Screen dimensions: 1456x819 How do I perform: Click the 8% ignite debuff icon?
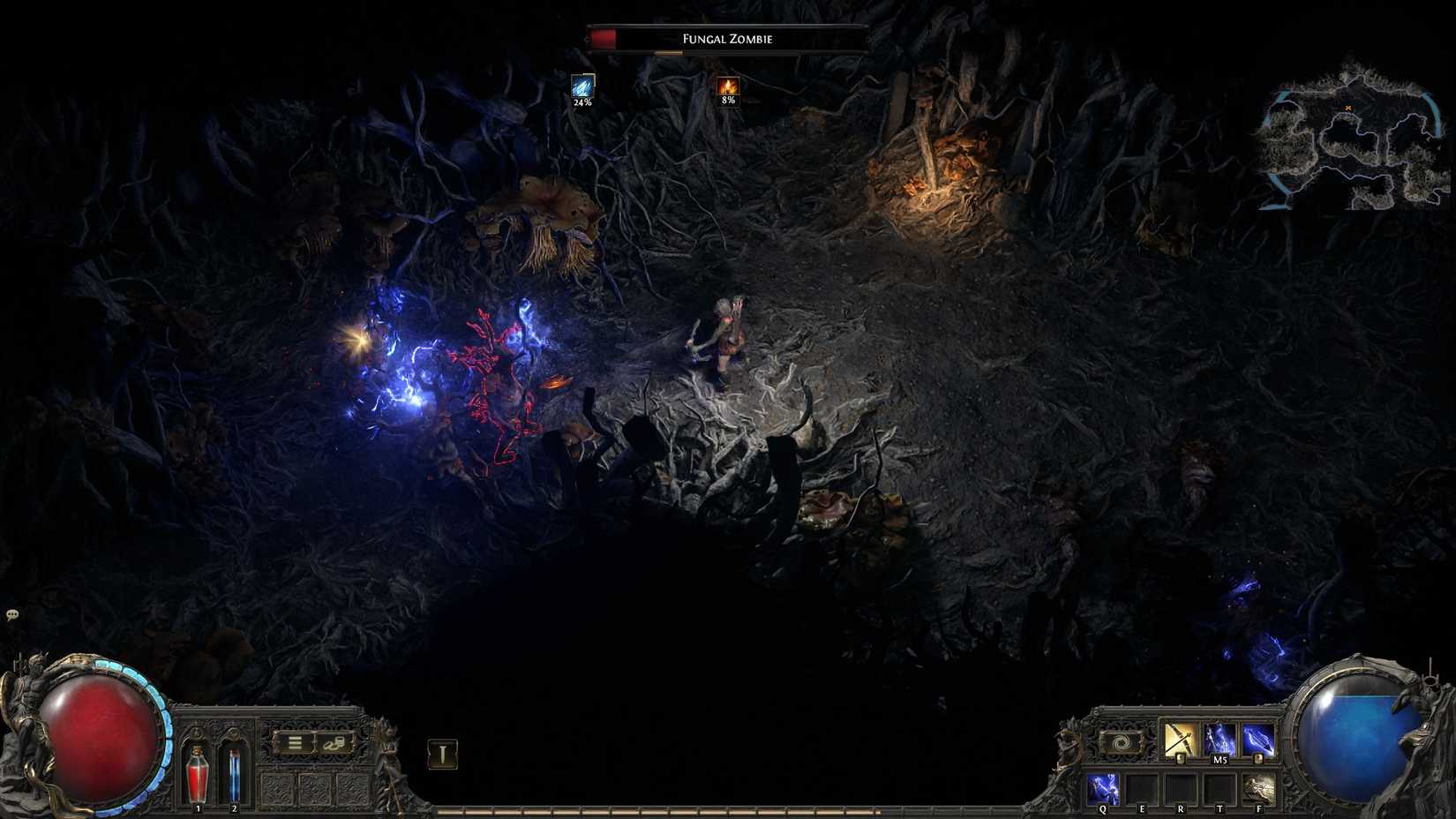point(726,88)
